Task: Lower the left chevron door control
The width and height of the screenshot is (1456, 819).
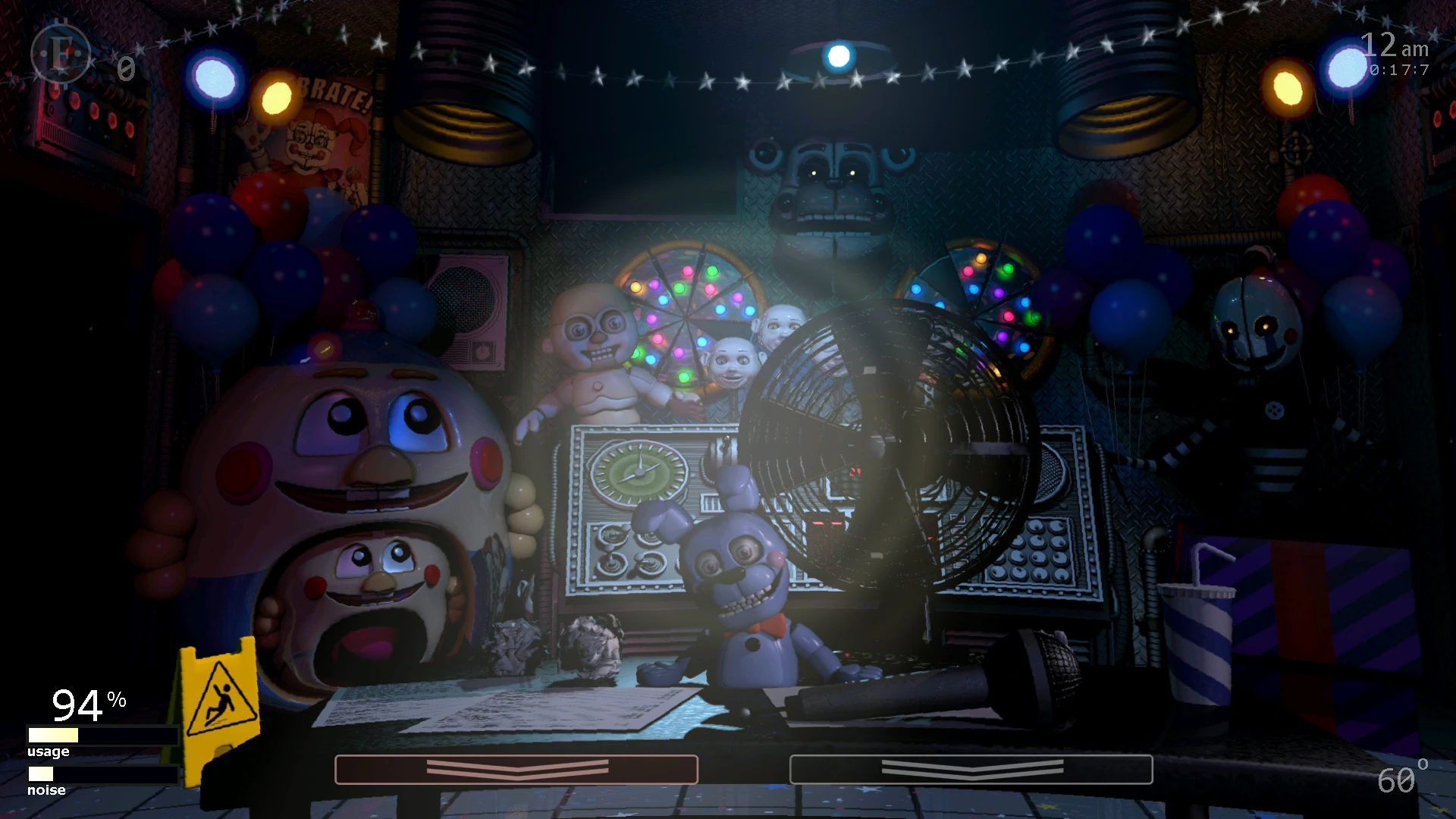Action: tap(516, 770)
